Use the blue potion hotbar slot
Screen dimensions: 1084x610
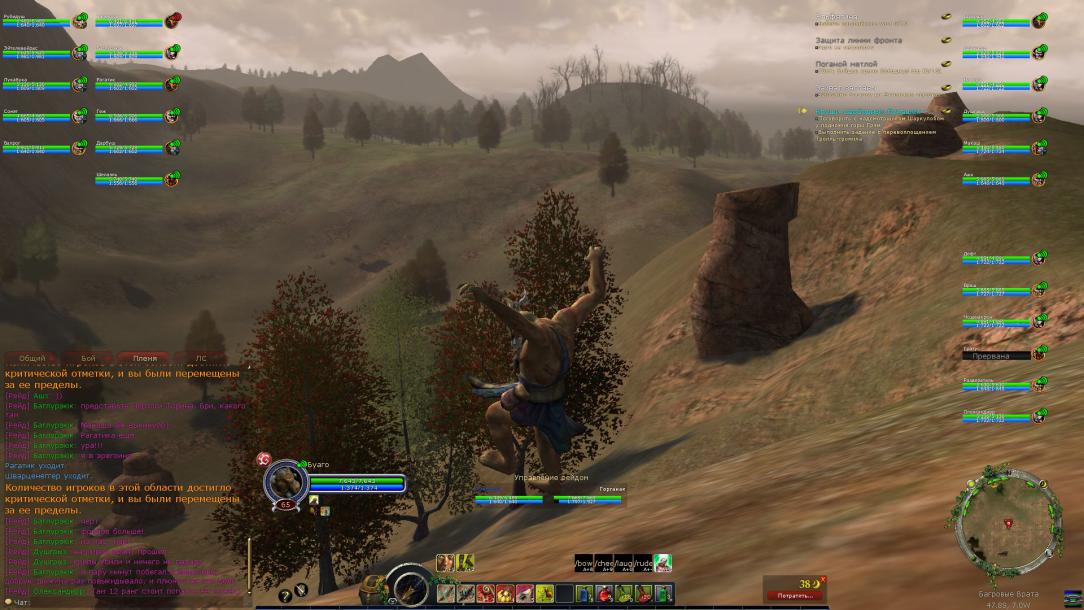pyautogui.click(x=586, y=594)
